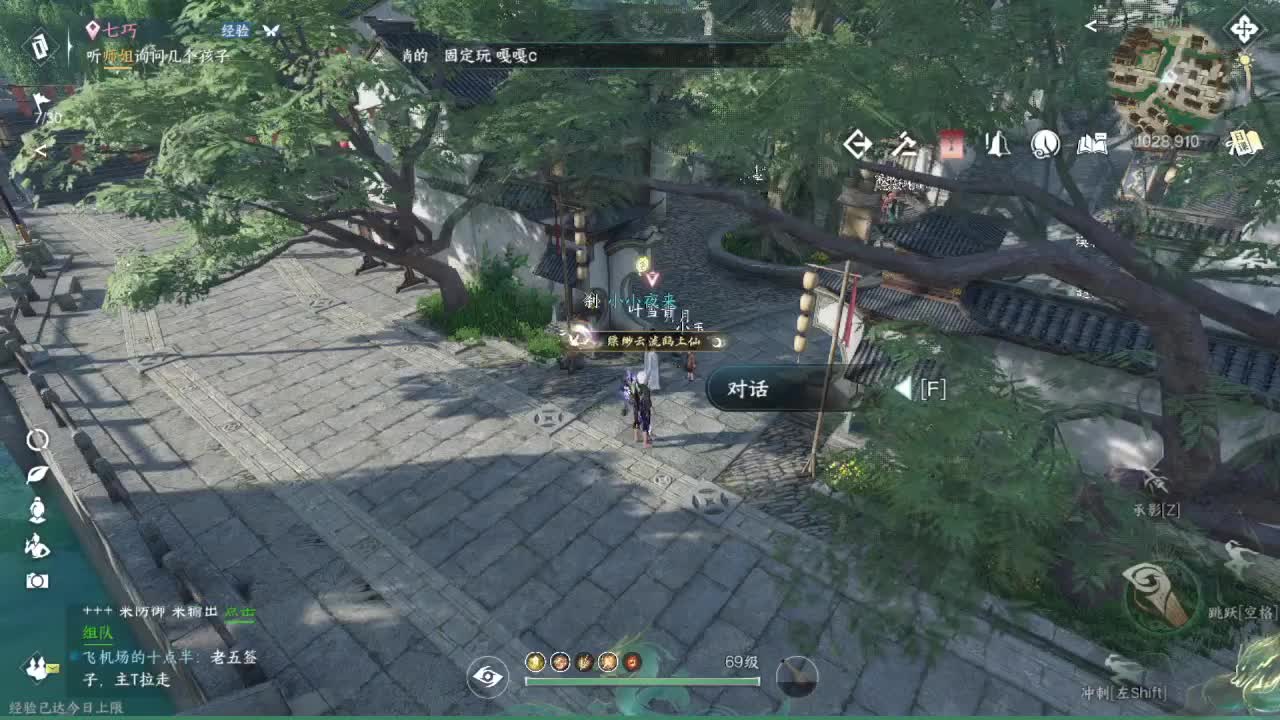Viewport: 1280px width, 720px height.
Task: Open the clock schedule icon near the minimap
Action: coord(1043,145)
